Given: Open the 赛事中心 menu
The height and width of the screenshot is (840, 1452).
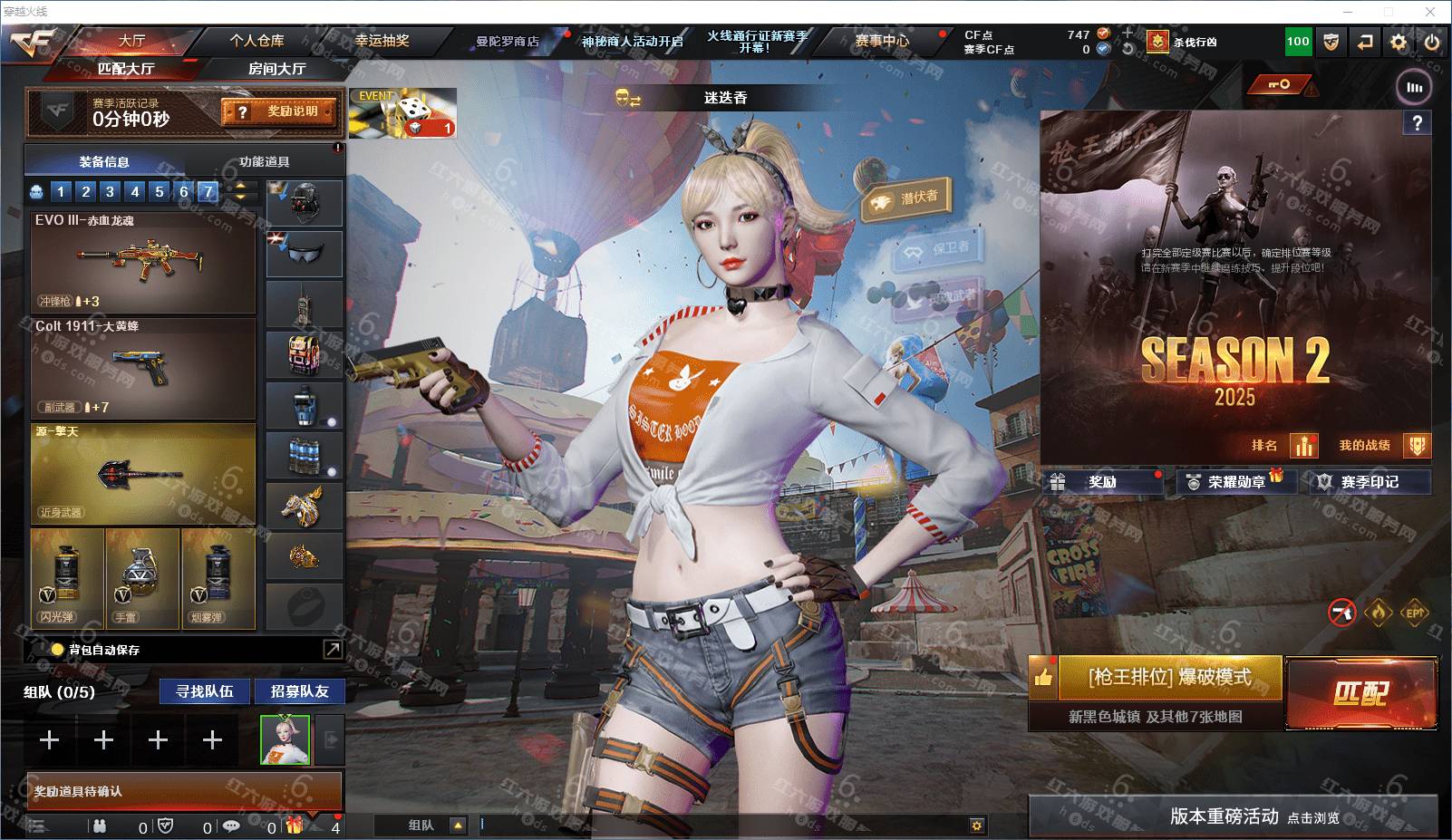Looking at the screenshot, I should click(x=881, y=41).
